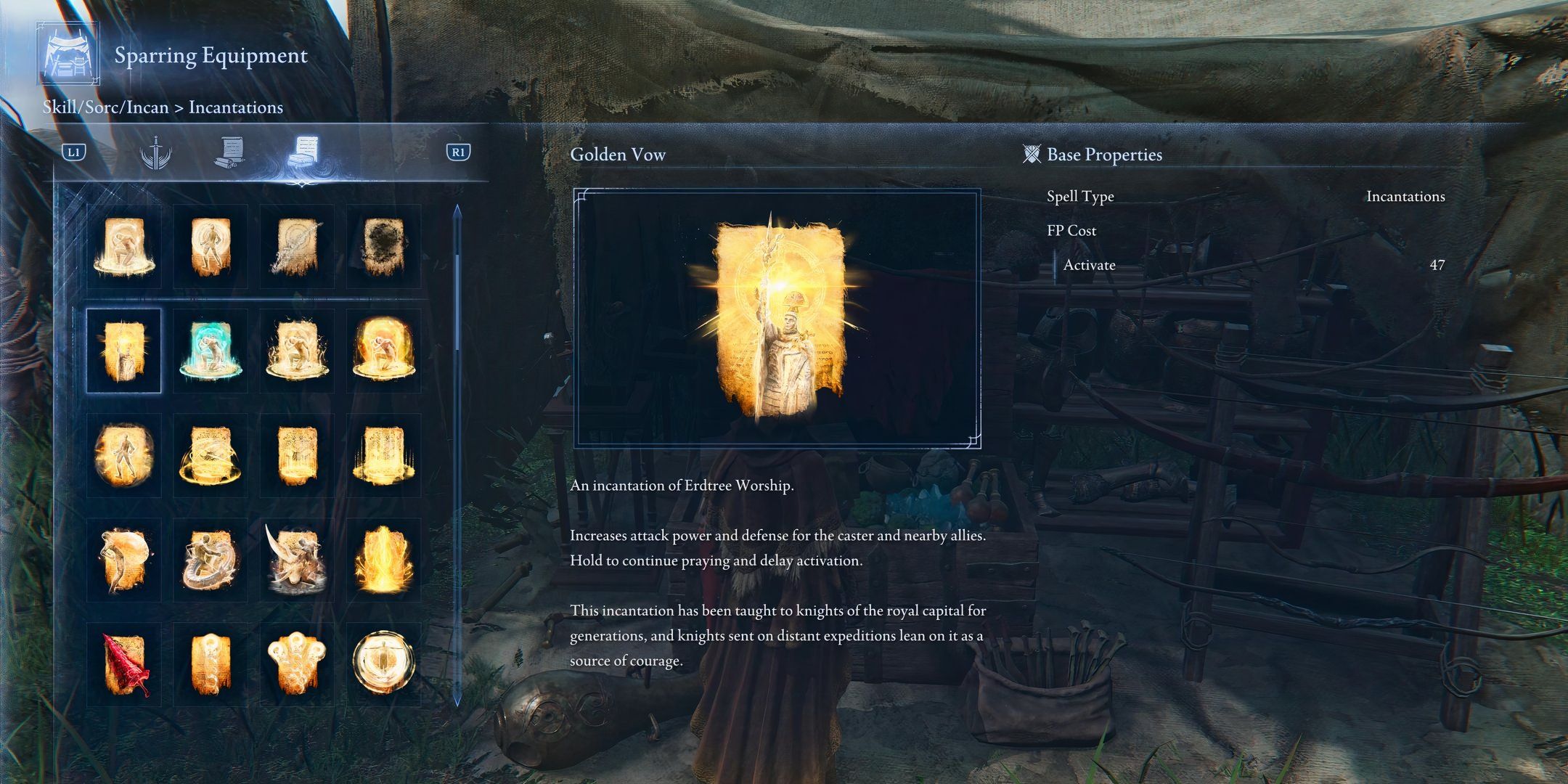This screenshot has height=784, width=1568.
Task: Choose the golden flame pillar incantation
Action: (x=383, y=560)
